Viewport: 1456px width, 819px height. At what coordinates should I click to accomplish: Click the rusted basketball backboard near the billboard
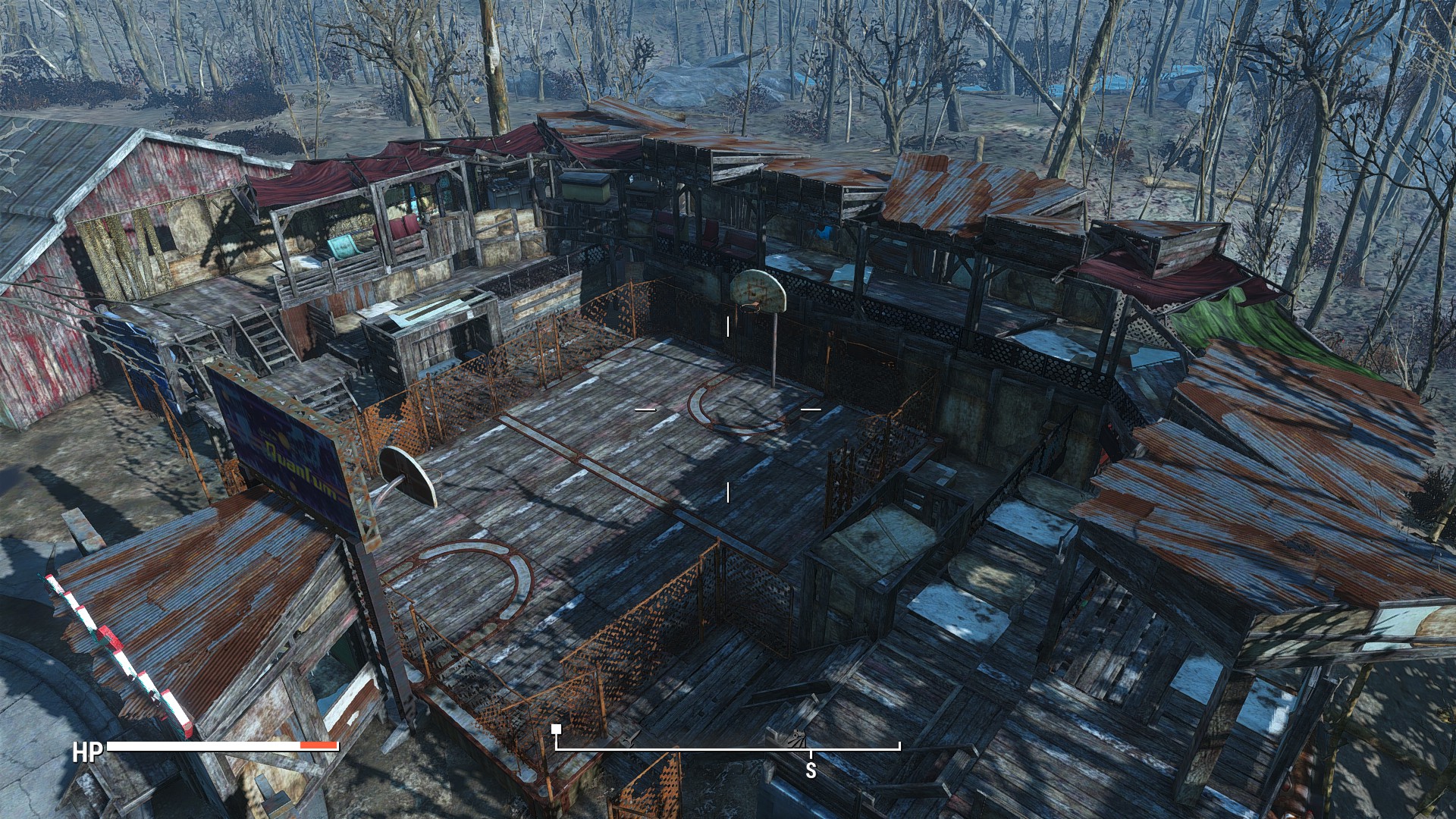click(x=406, y=478)
